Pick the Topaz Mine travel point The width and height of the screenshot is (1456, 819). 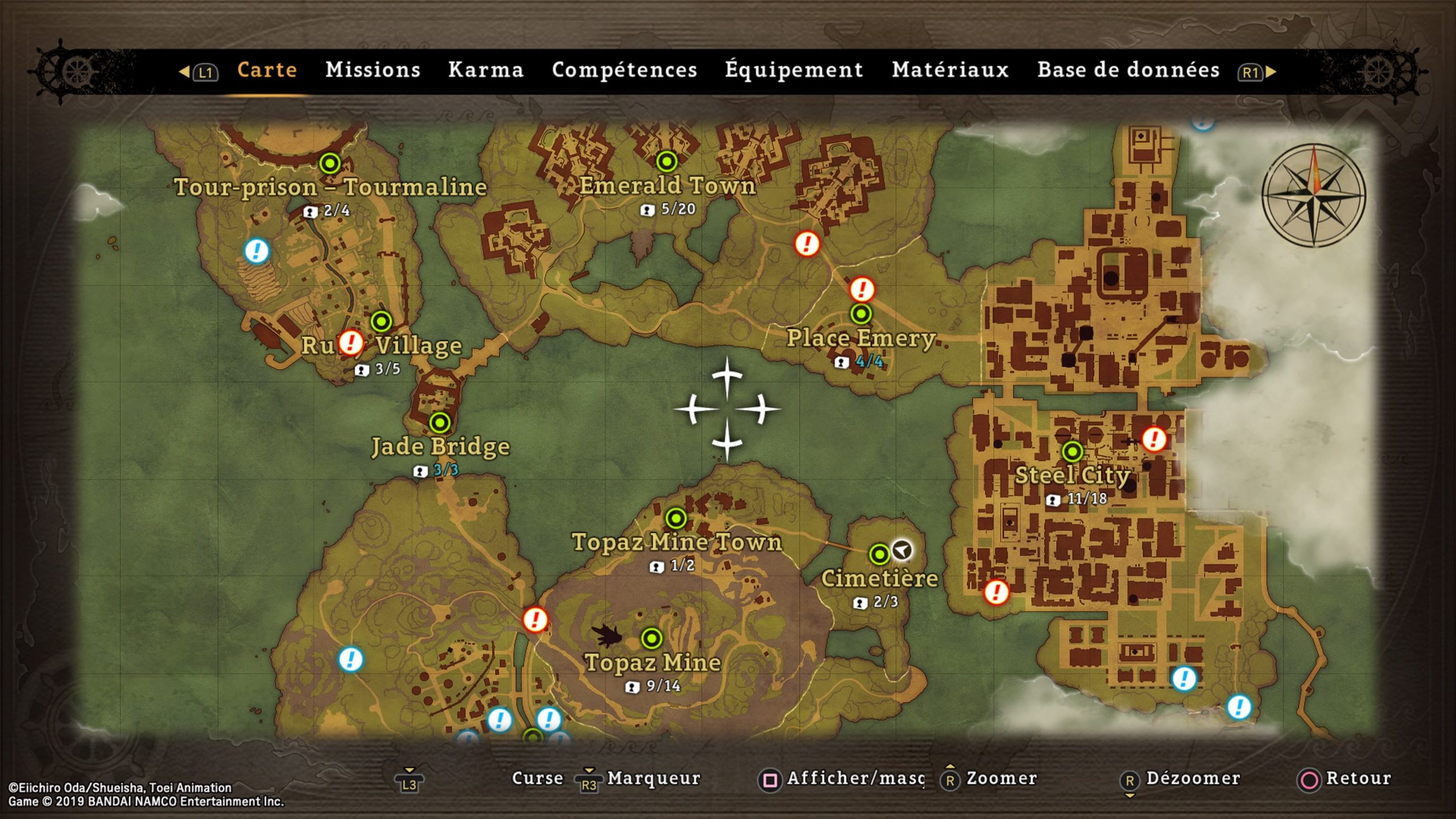[652, 638]
